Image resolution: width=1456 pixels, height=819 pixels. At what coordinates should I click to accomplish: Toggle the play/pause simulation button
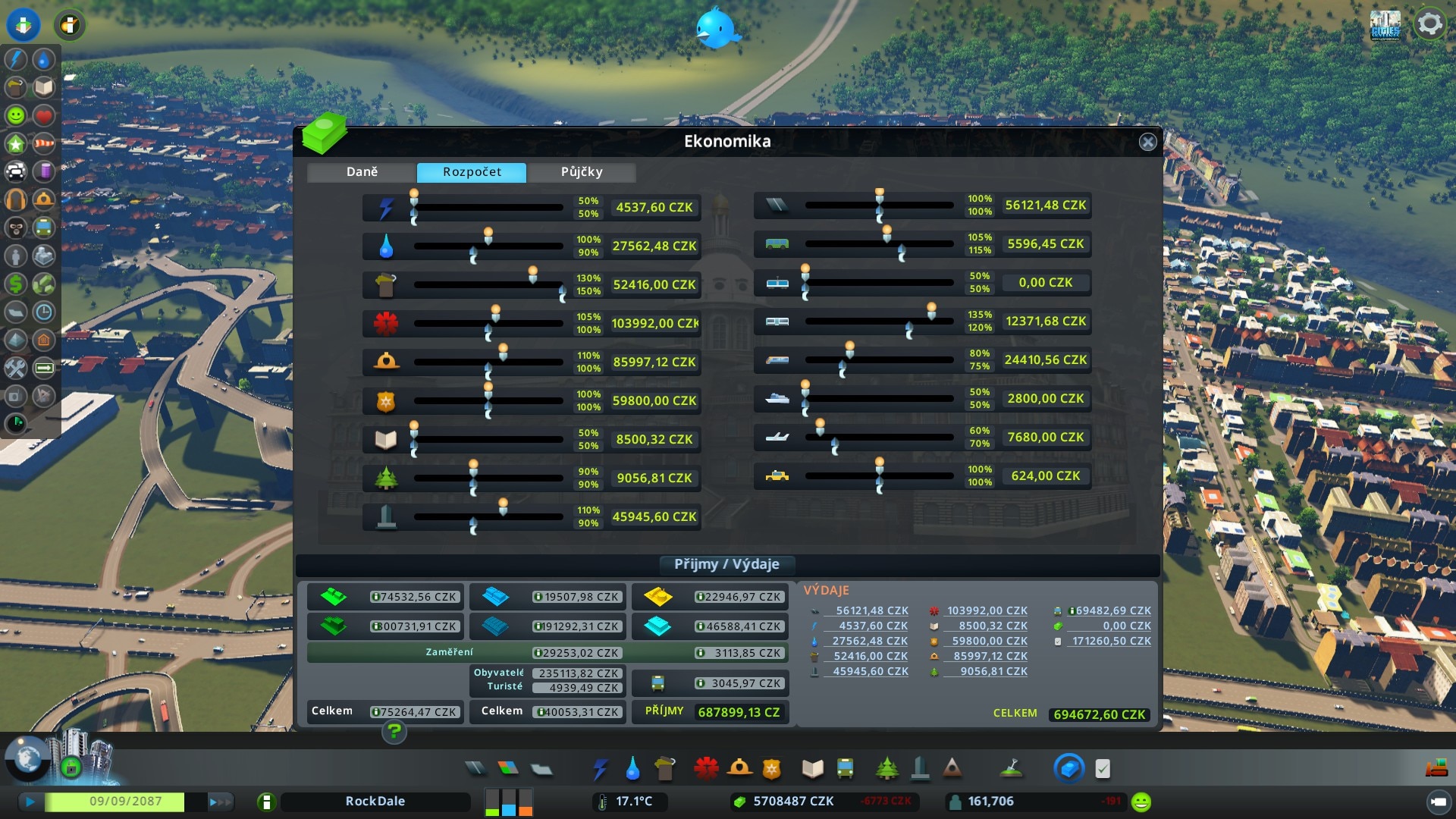[30, 802]
